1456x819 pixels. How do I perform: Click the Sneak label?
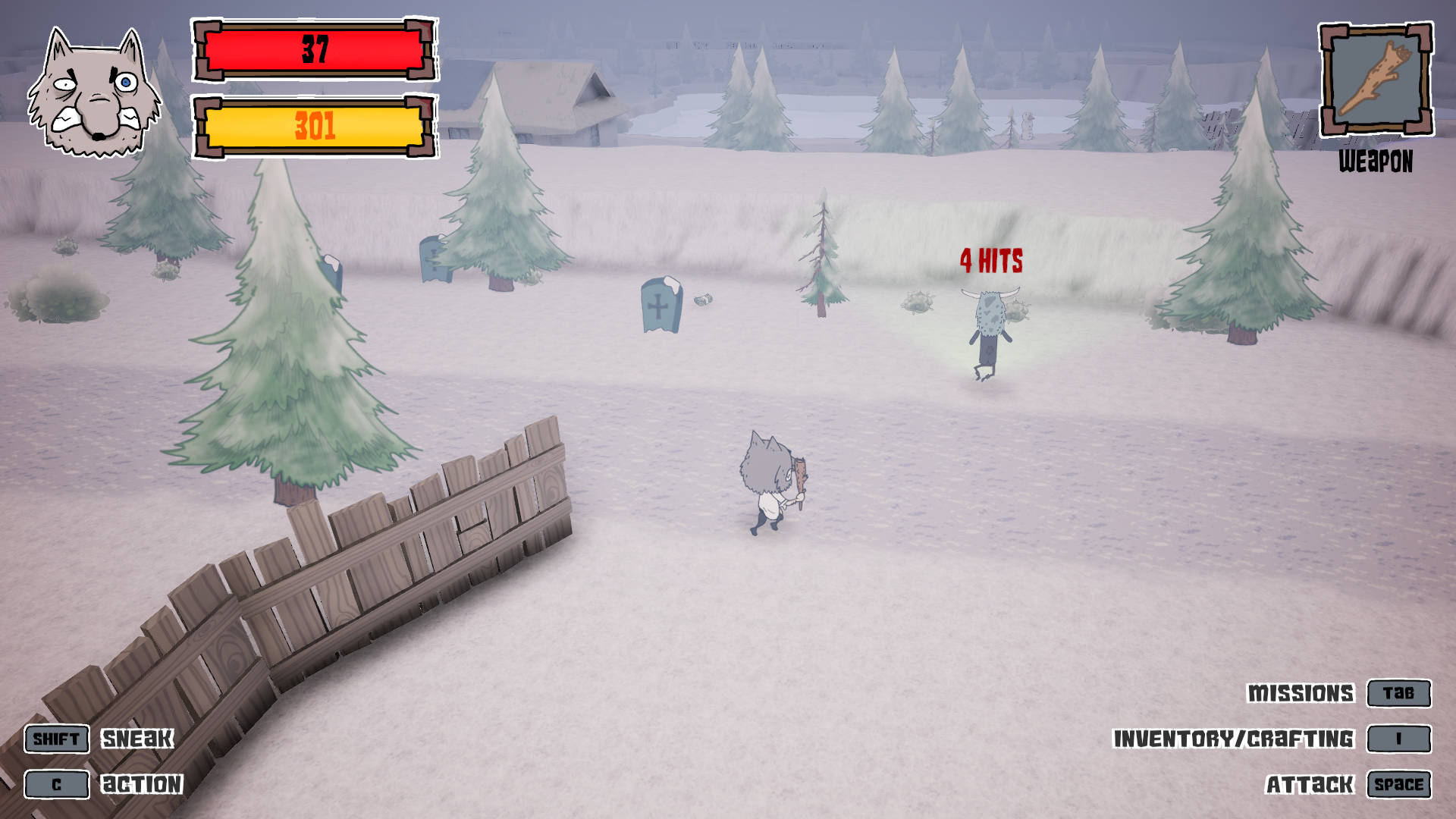tap(139, 737)
